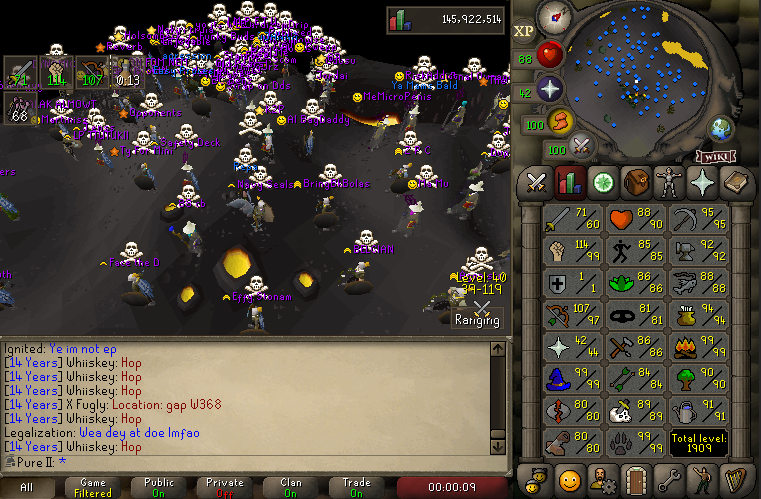761x499 pixels.
Task: Switch to the Quest list tab
Action: click(604, 183)
